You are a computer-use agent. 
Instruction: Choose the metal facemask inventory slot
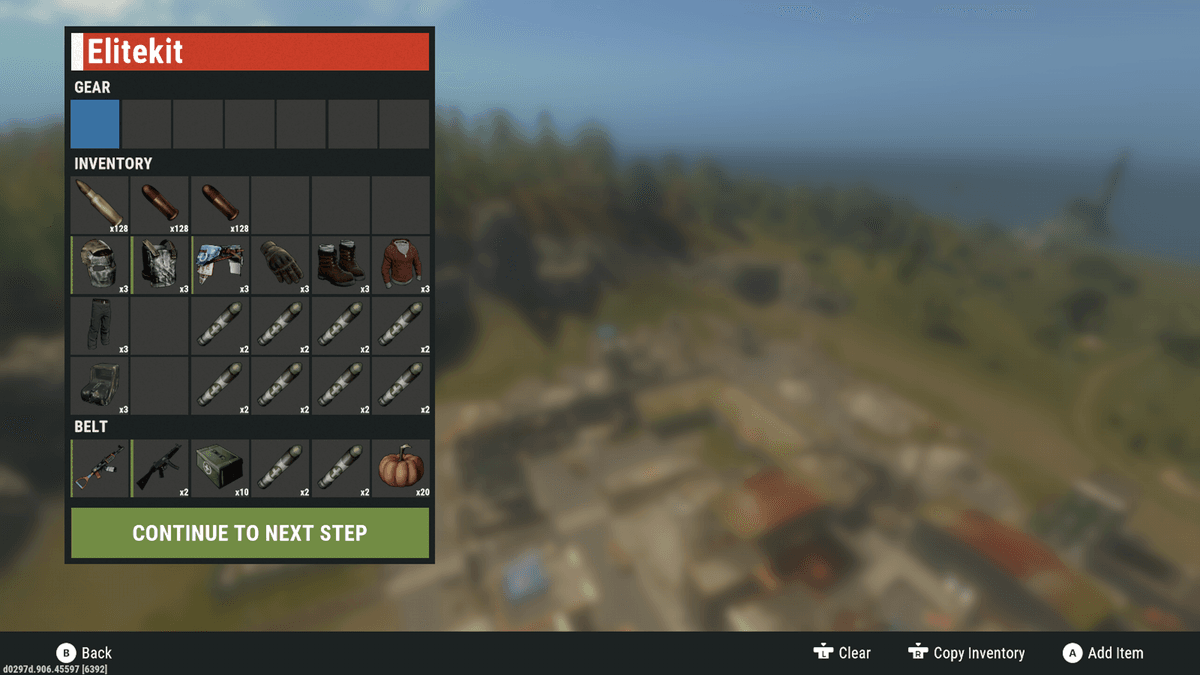tap(100, 265)
